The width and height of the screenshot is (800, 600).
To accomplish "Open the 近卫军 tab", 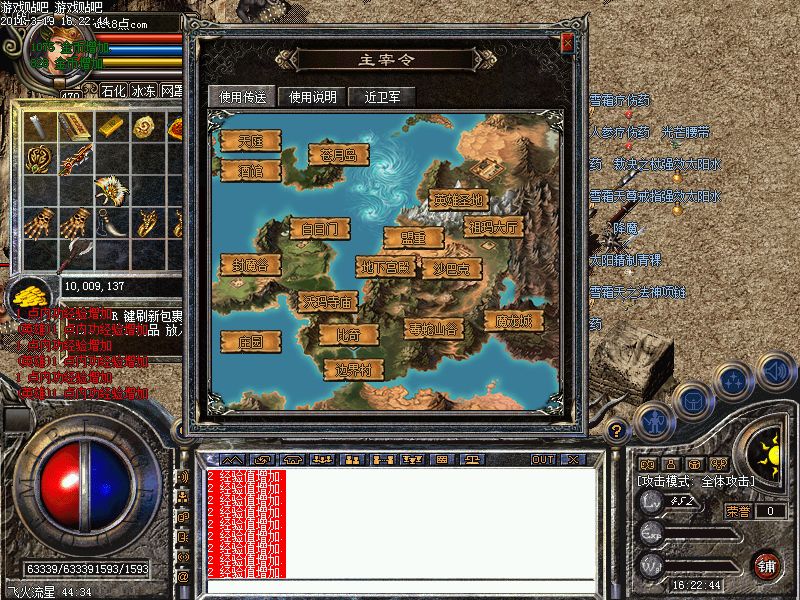I will [x=382, y=97].
